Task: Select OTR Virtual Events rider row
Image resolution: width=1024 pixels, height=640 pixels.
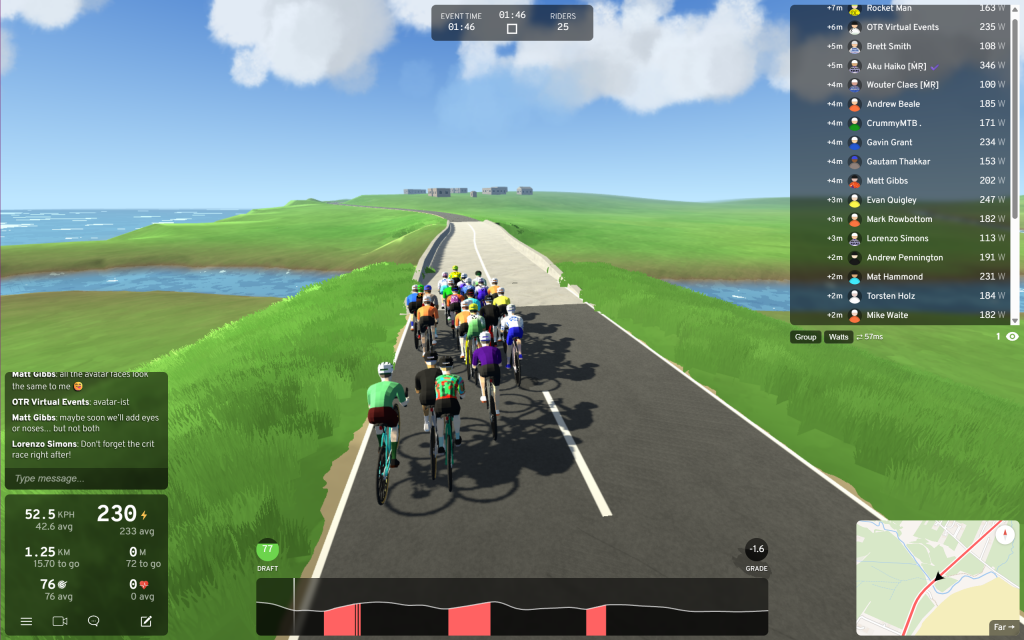Action: (x=902, y=27)
